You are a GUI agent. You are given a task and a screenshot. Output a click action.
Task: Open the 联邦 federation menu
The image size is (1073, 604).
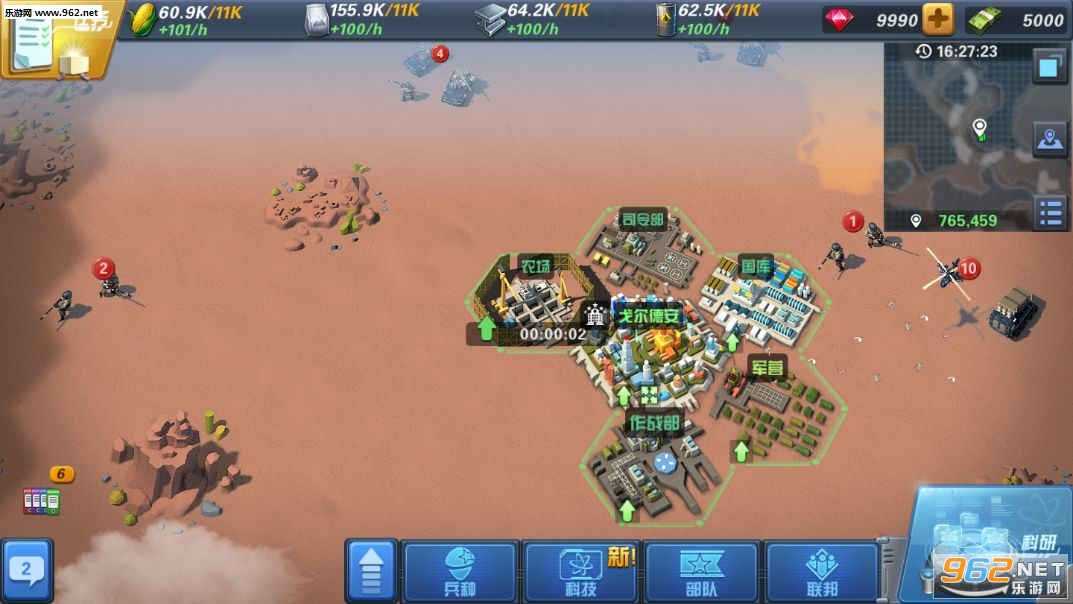(x=820, y=573)
